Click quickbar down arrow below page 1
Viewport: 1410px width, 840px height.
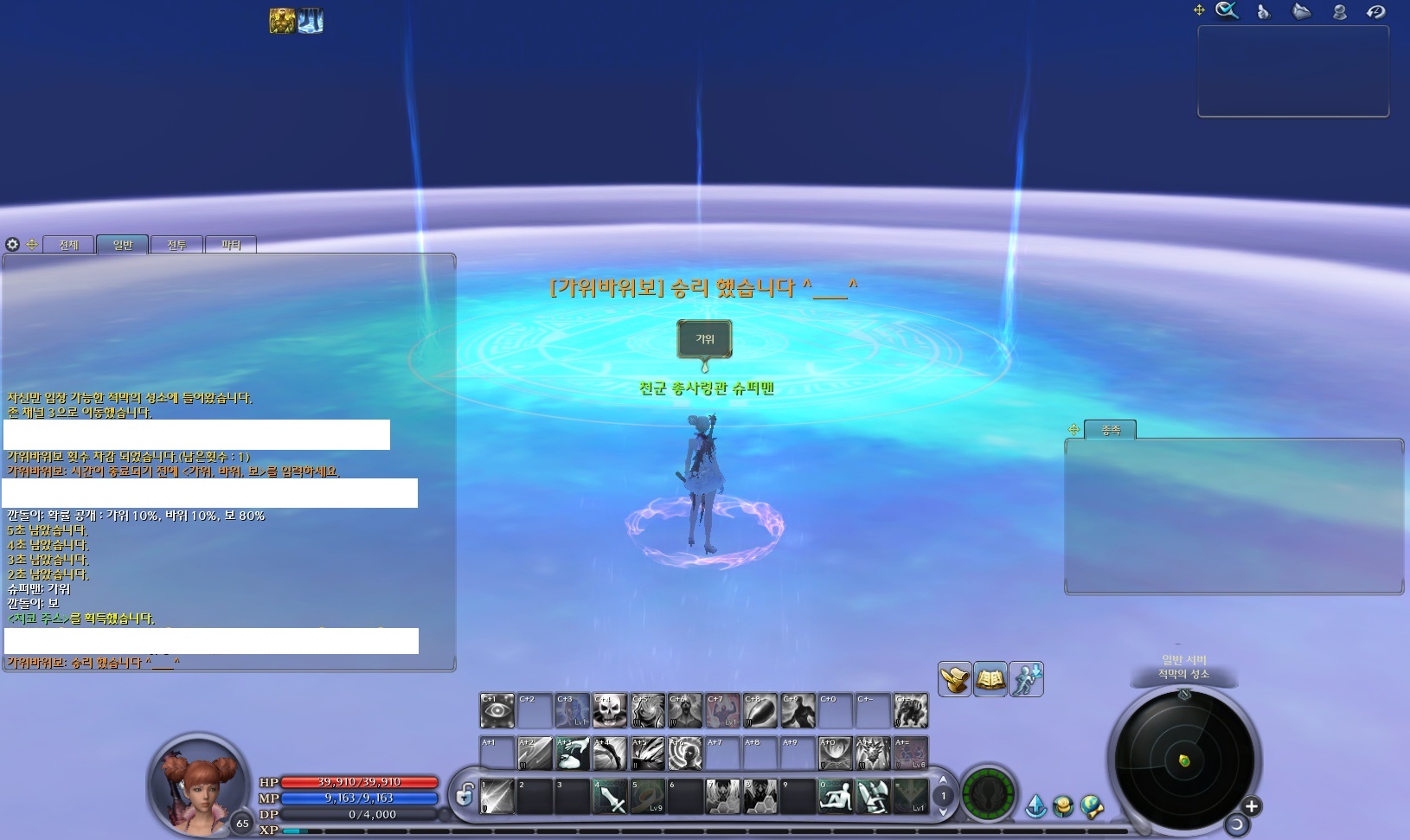[943, 811]
